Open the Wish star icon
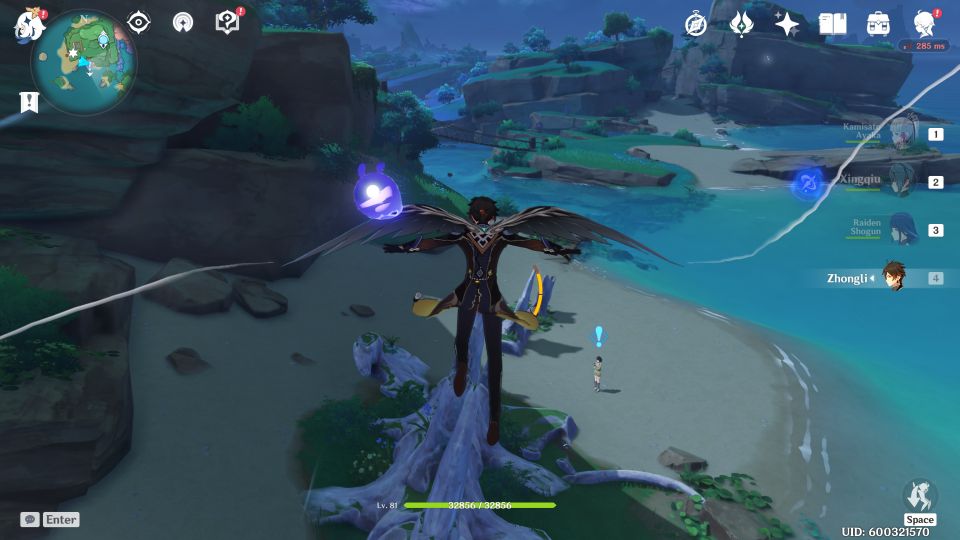The height and width of the screenshot is (540, 960). [x=787, y=24]
